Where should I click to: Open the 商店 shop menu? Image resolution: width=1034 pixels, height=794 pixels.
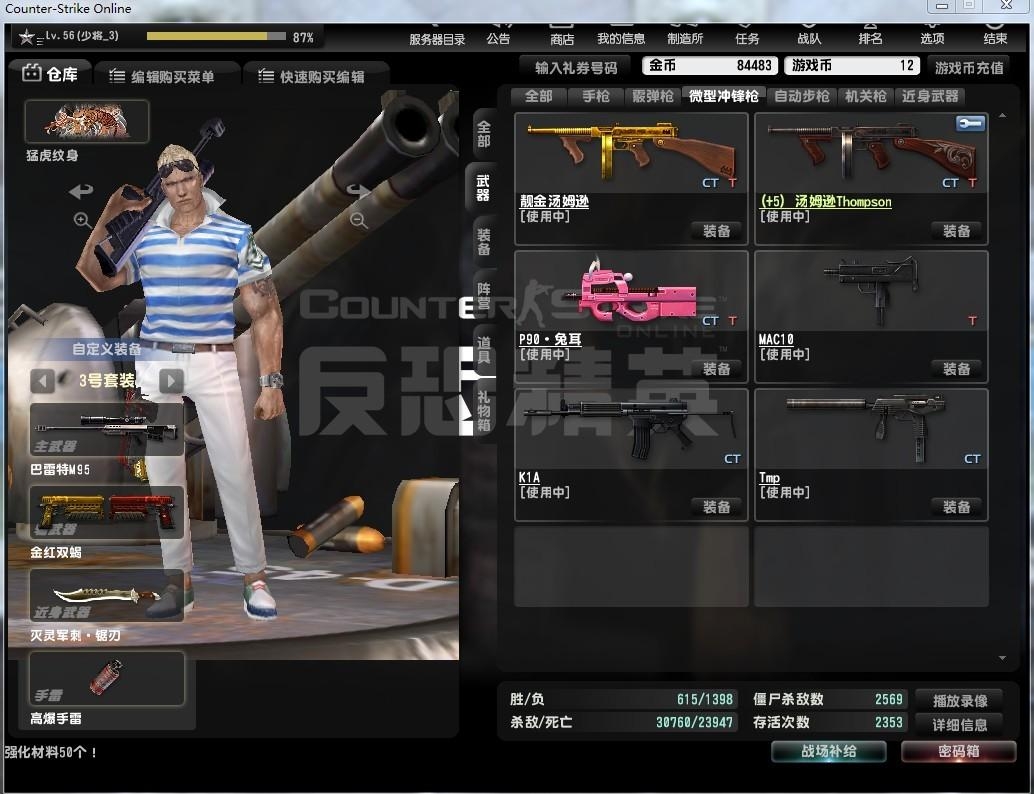pyautogui.click(x=562, y=32)
